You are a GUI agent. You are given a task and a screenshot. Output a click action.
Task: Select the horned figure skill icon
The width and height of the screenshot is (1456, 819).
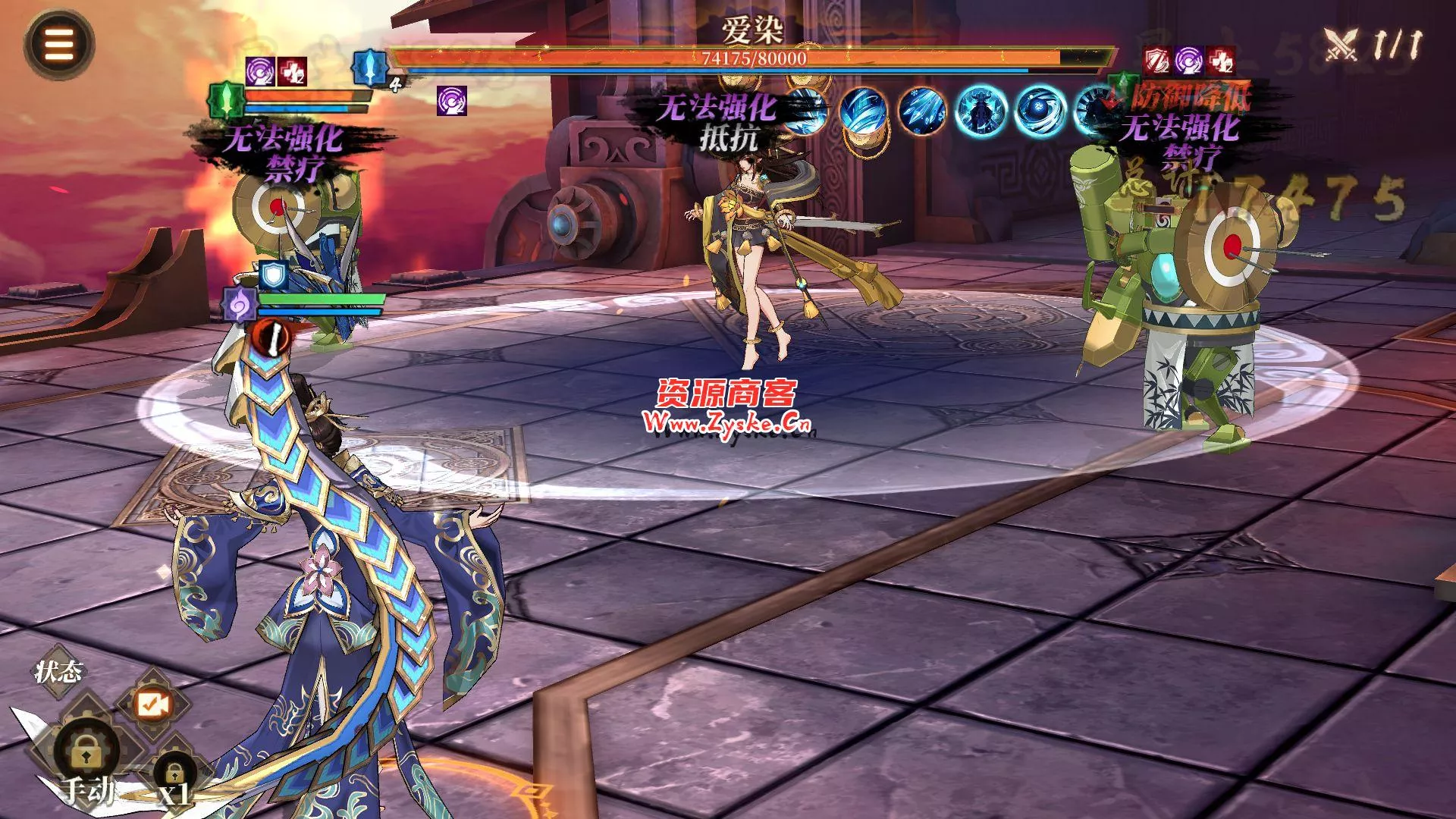point(981,111)
